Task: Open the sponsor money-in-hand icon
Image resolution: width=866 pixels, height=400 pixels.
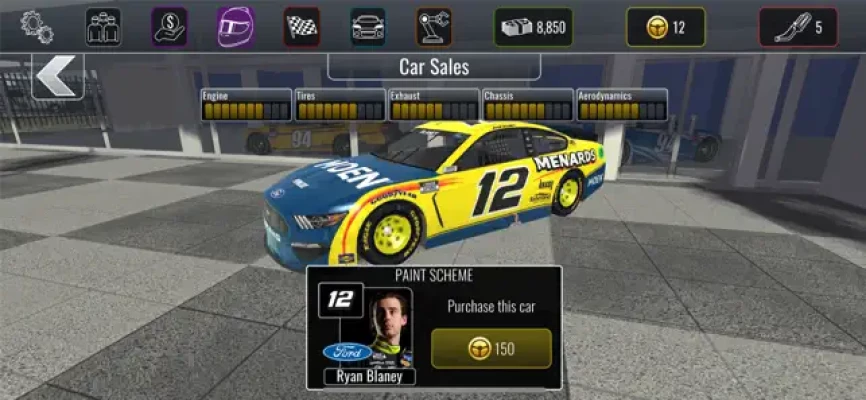Action: [170, 27]
